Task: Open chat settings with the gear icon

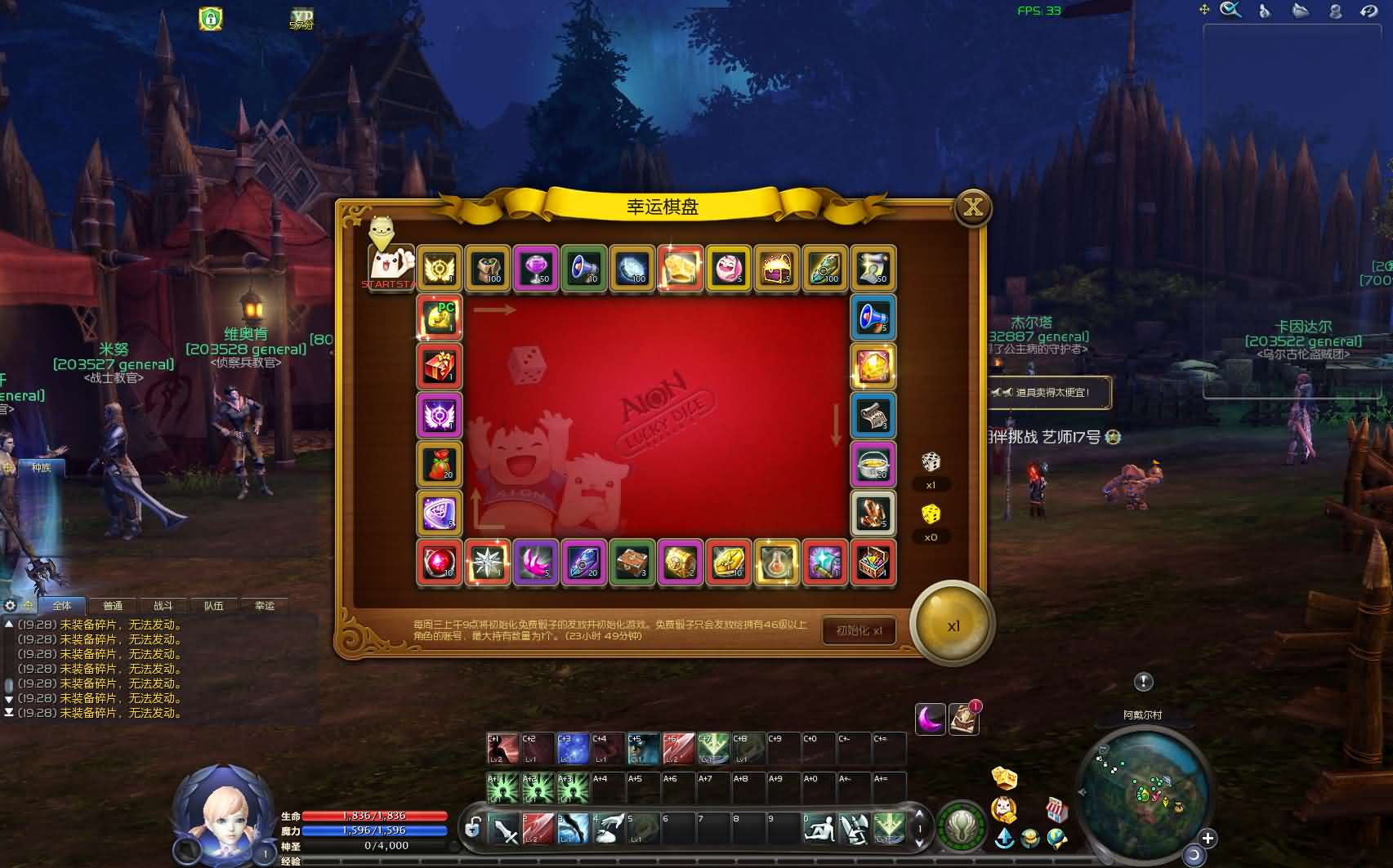Action: click(10, 605)
